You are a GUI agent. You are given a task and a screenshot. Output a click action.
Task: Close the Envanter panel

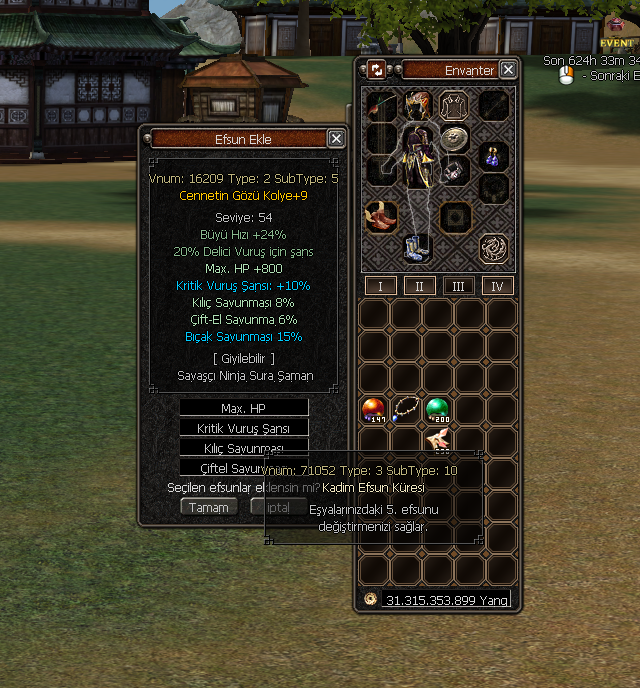tap(508, 70)
